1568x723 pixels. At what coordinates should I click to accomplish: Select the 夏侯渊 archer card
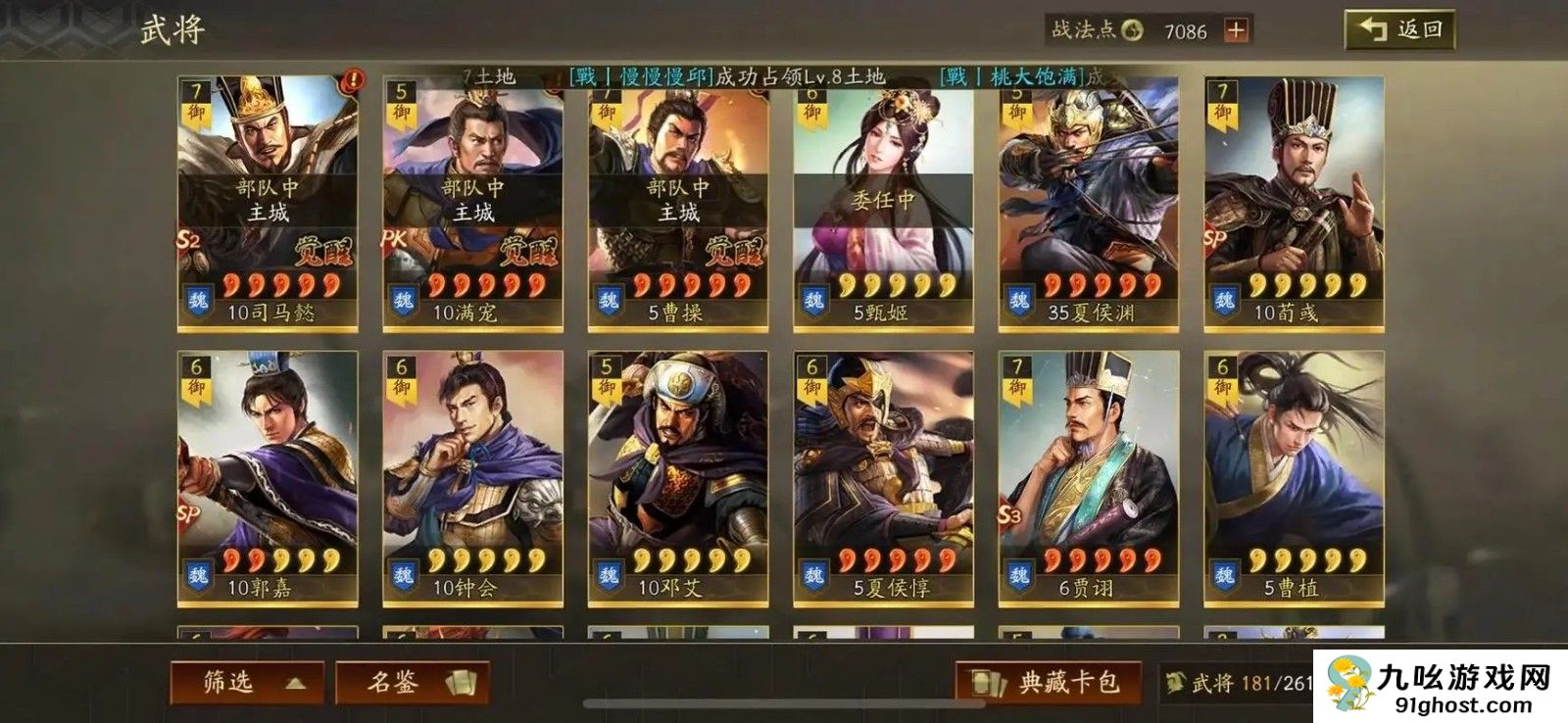(1089, 204)
